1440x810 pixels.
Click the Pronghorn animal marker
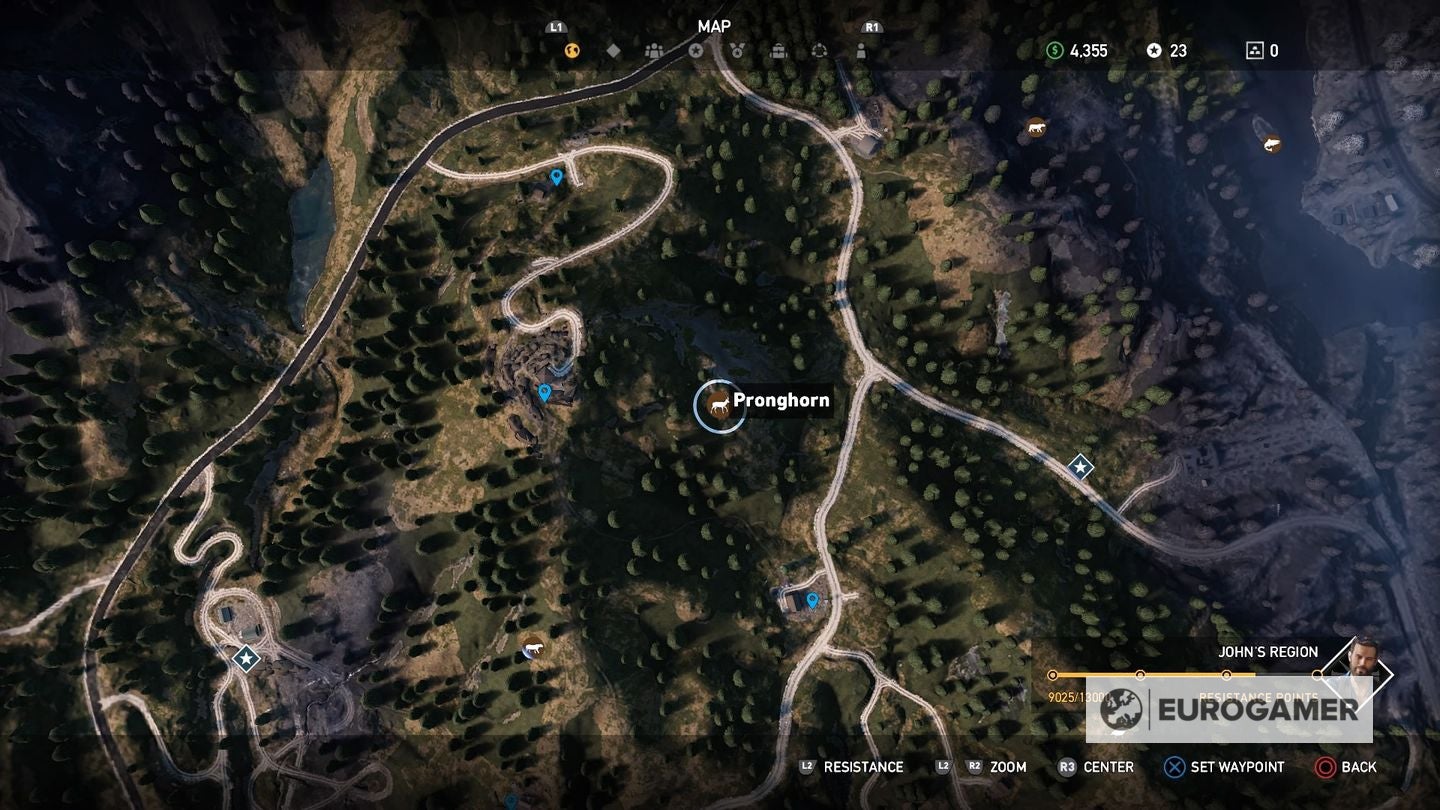[720, 403]
